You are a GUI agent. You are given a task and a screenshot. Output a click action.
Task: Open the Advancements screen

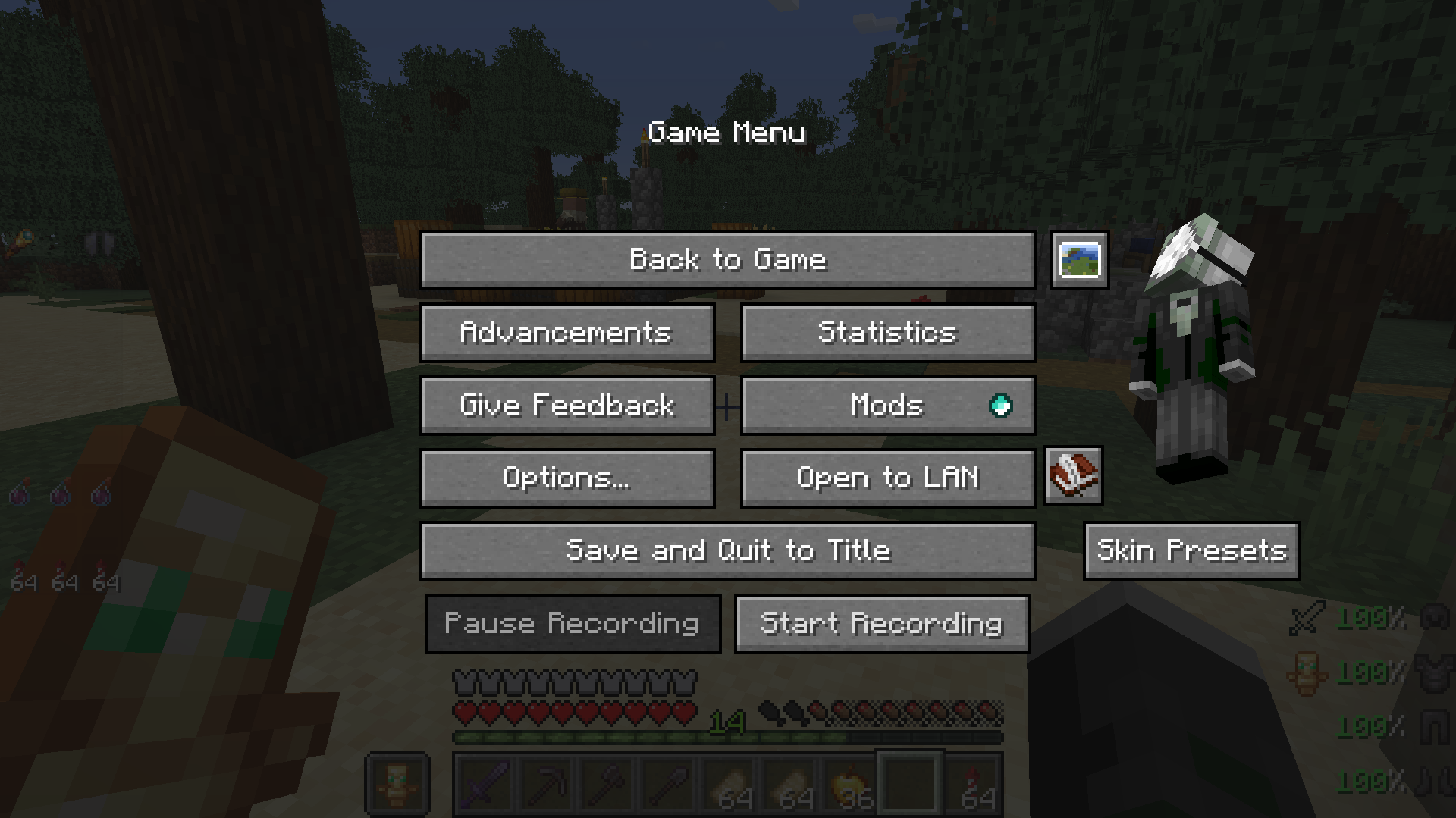point(566,332)
